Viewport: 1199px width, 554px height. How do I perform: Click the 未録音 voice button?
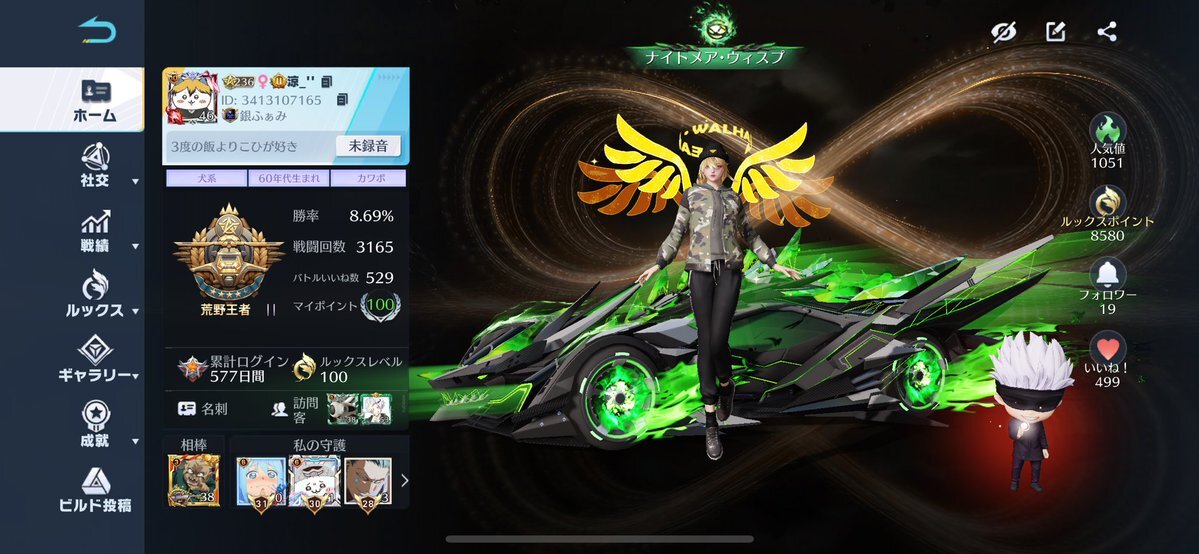[x=367, y=146]
